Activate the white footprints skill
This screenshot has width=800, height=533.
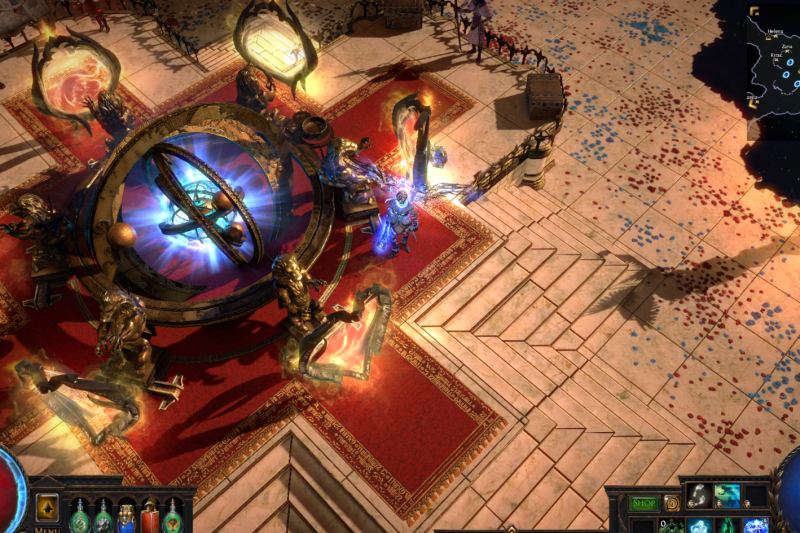[700, 495]
